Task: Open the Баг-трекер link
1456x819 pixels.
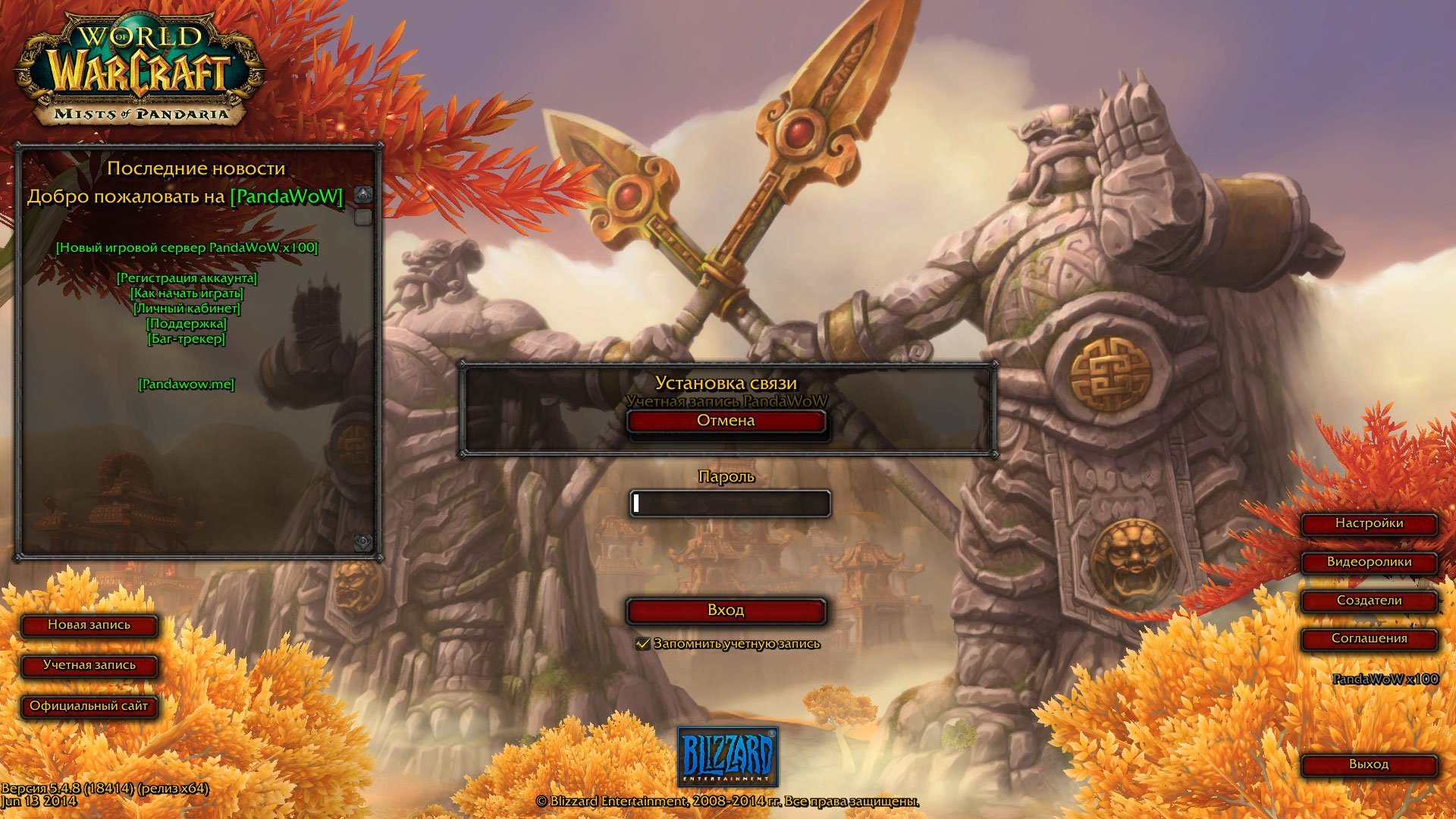Action: point(187,339)
